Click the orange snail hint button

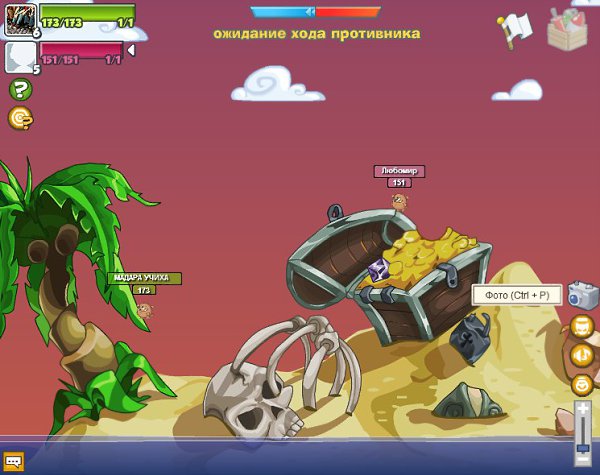(20, 118)
